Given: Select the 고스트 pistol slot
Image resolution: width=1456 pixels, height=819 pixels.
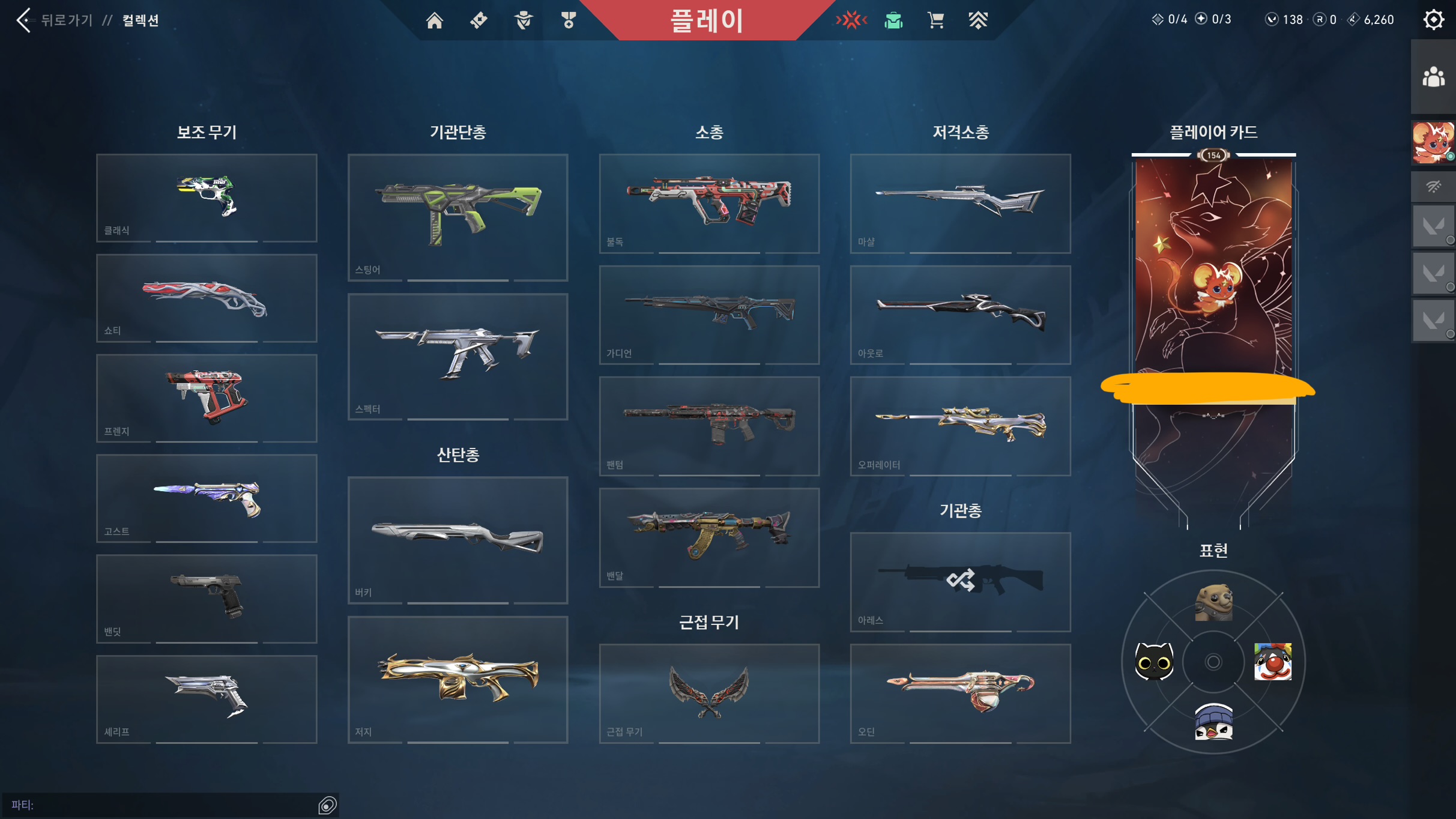Looking at the screenshot, I should coord(207,498).
